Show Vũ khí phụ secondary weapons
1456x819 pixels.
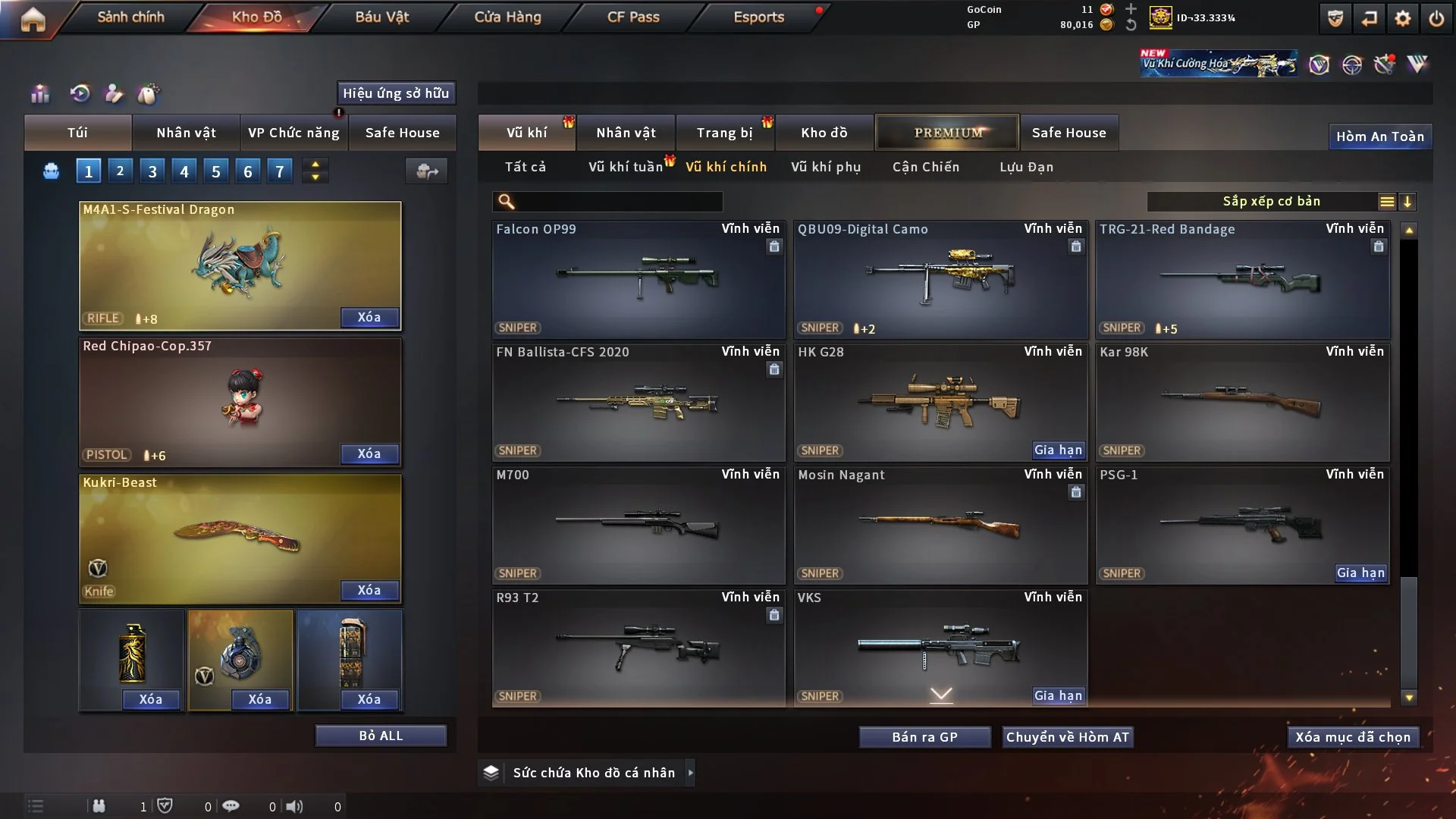[825, 167]
